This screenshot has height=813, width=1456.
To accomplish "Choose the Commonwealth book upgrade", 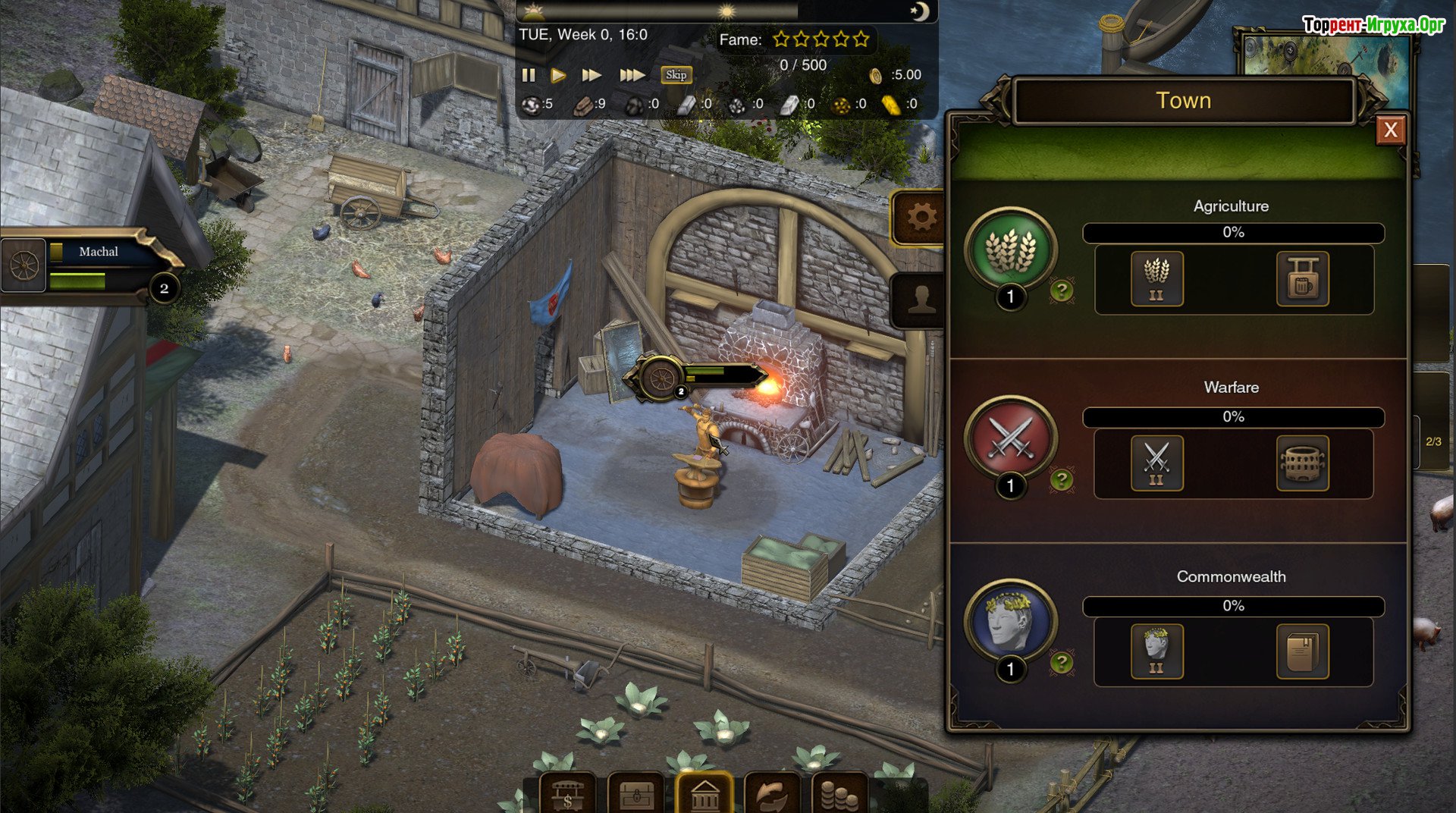I will point(1302,651).
